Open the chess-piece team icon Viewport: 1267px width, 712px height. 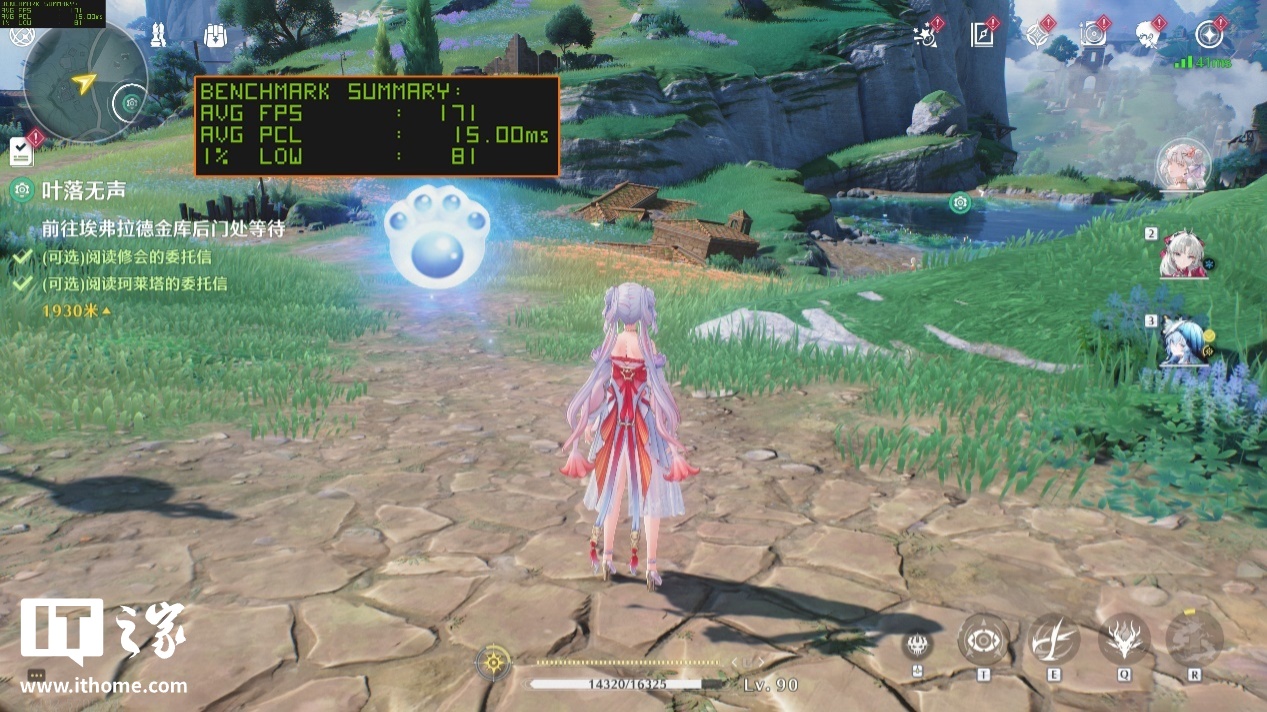158,36
